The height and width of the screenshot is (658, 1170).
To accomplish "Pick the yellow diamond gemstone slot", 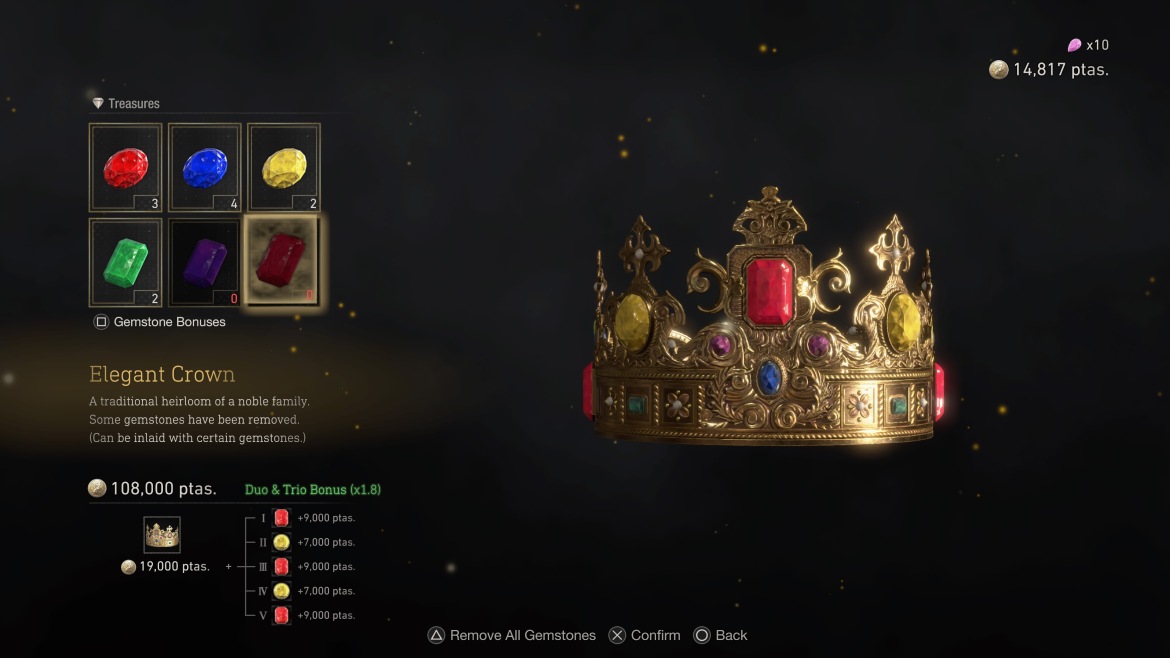I will point(284,168).
